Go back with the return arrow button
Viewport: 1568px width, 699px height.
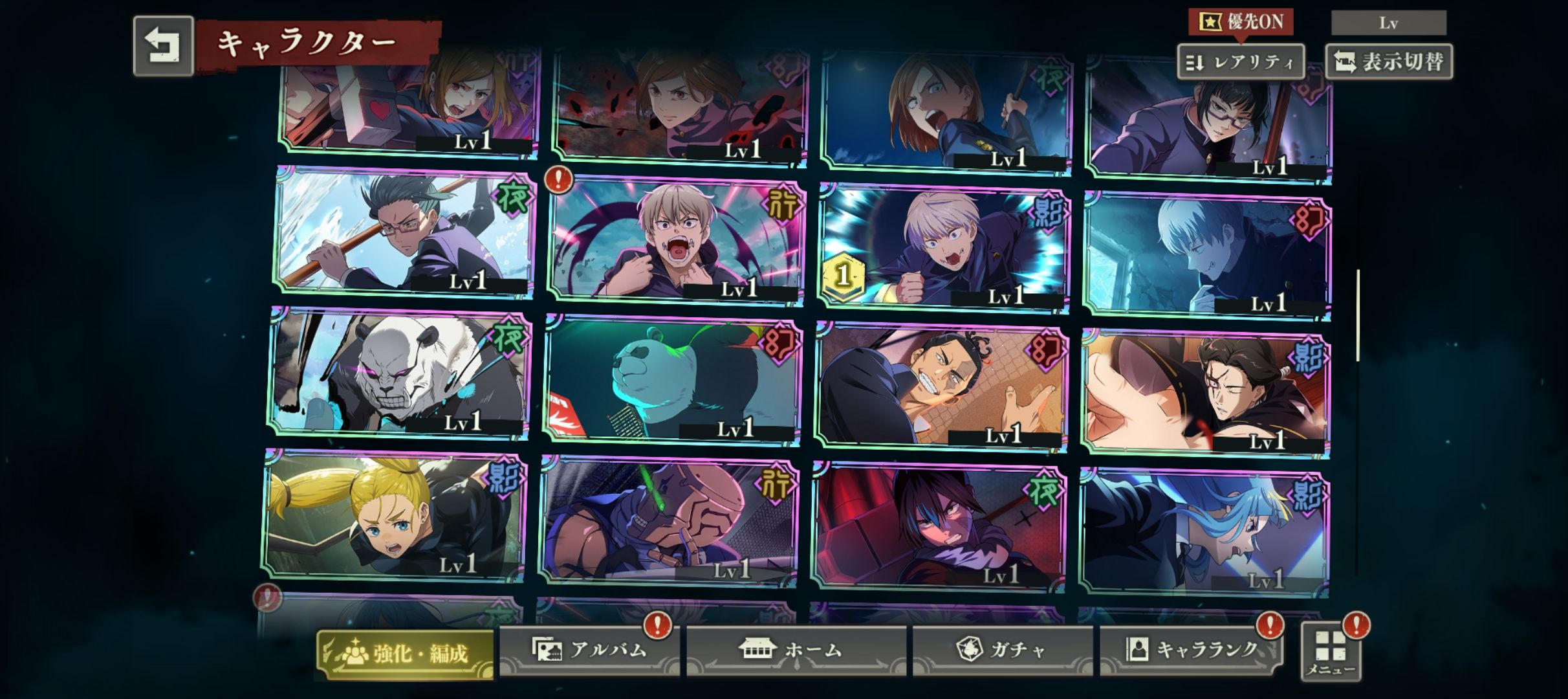click(163, 46)
